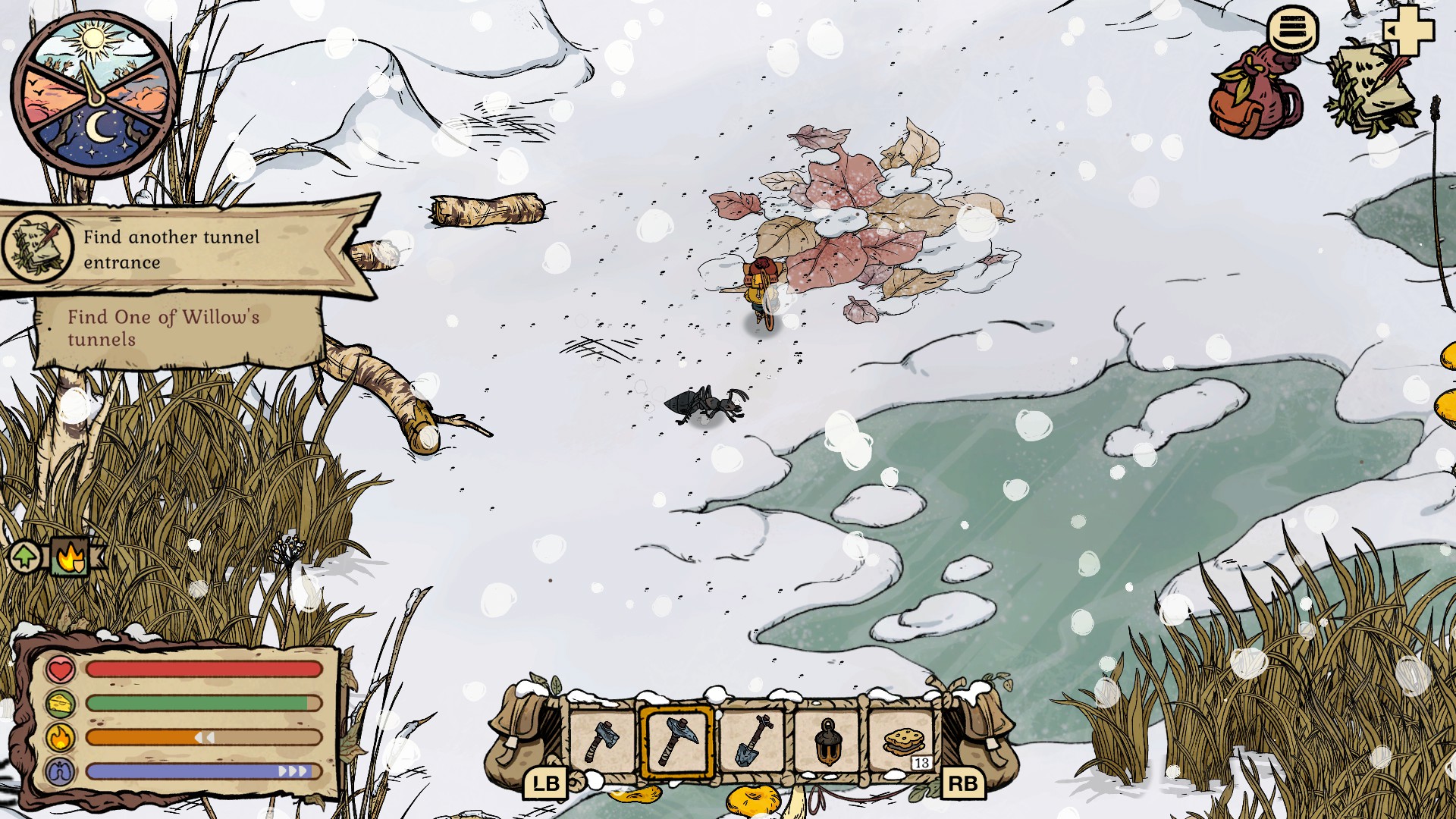Select the axe in the hotbar
The height and width of the screenshot is (819, 1456).
click(x=602, y=742)
